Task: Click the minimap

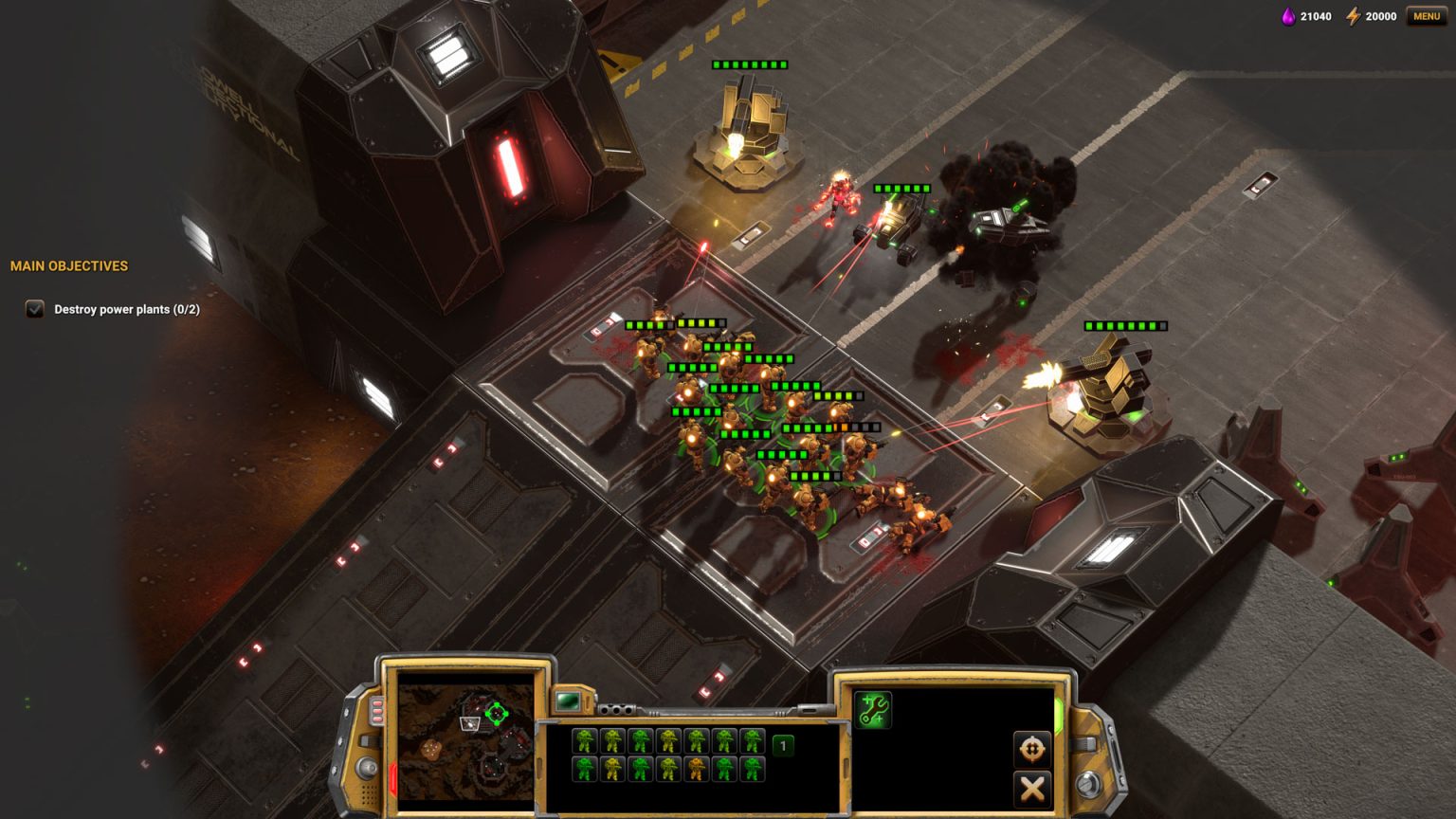Action: [x=465, y=736]
